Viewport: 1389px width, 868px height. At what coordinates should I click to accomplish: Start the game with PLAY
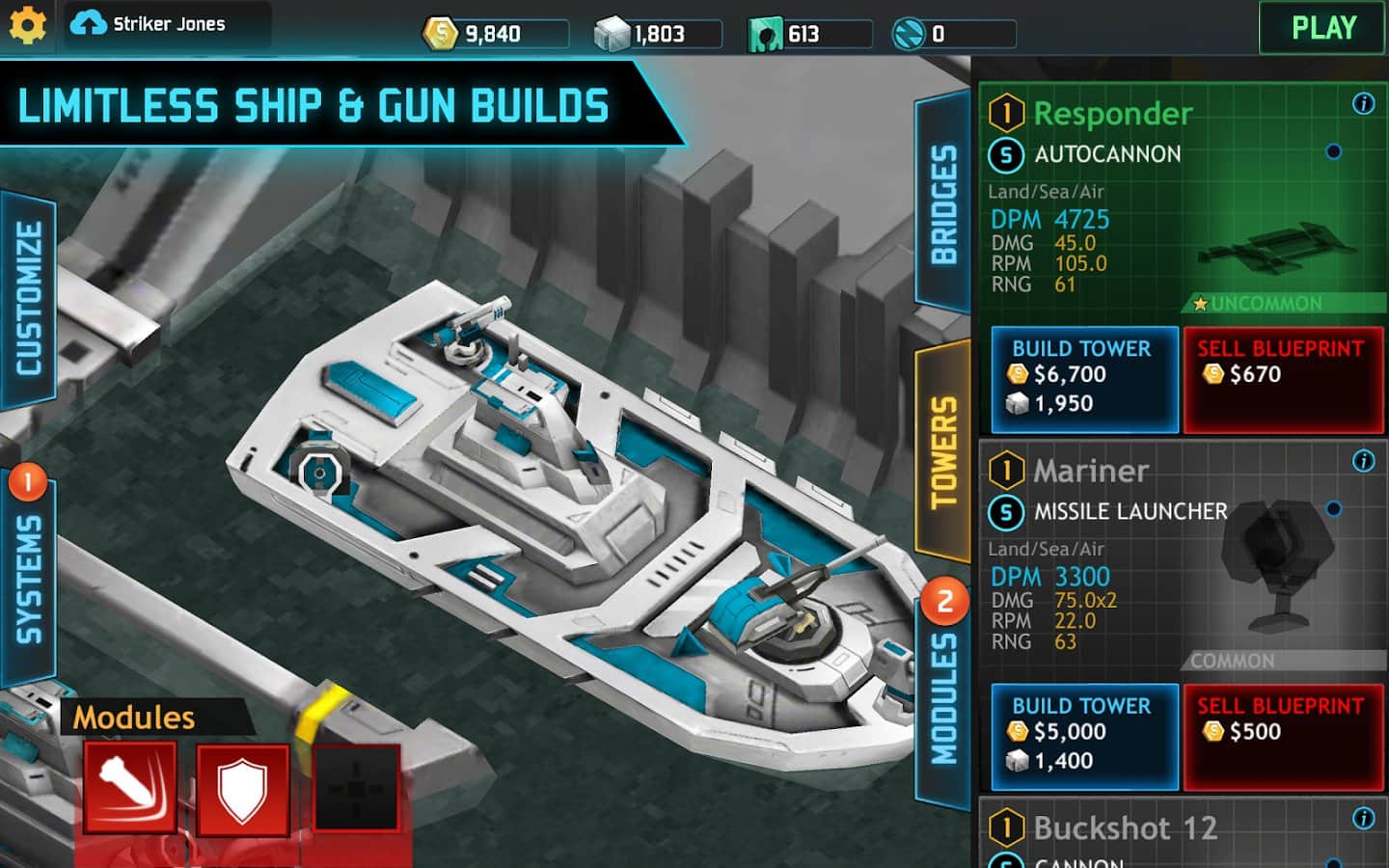point(1322,28)
